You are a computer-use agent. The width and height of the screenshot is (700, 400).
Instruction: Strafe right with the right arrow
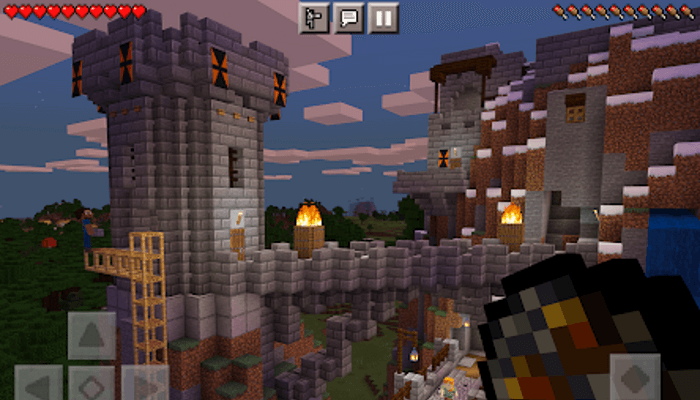point(144,383)
